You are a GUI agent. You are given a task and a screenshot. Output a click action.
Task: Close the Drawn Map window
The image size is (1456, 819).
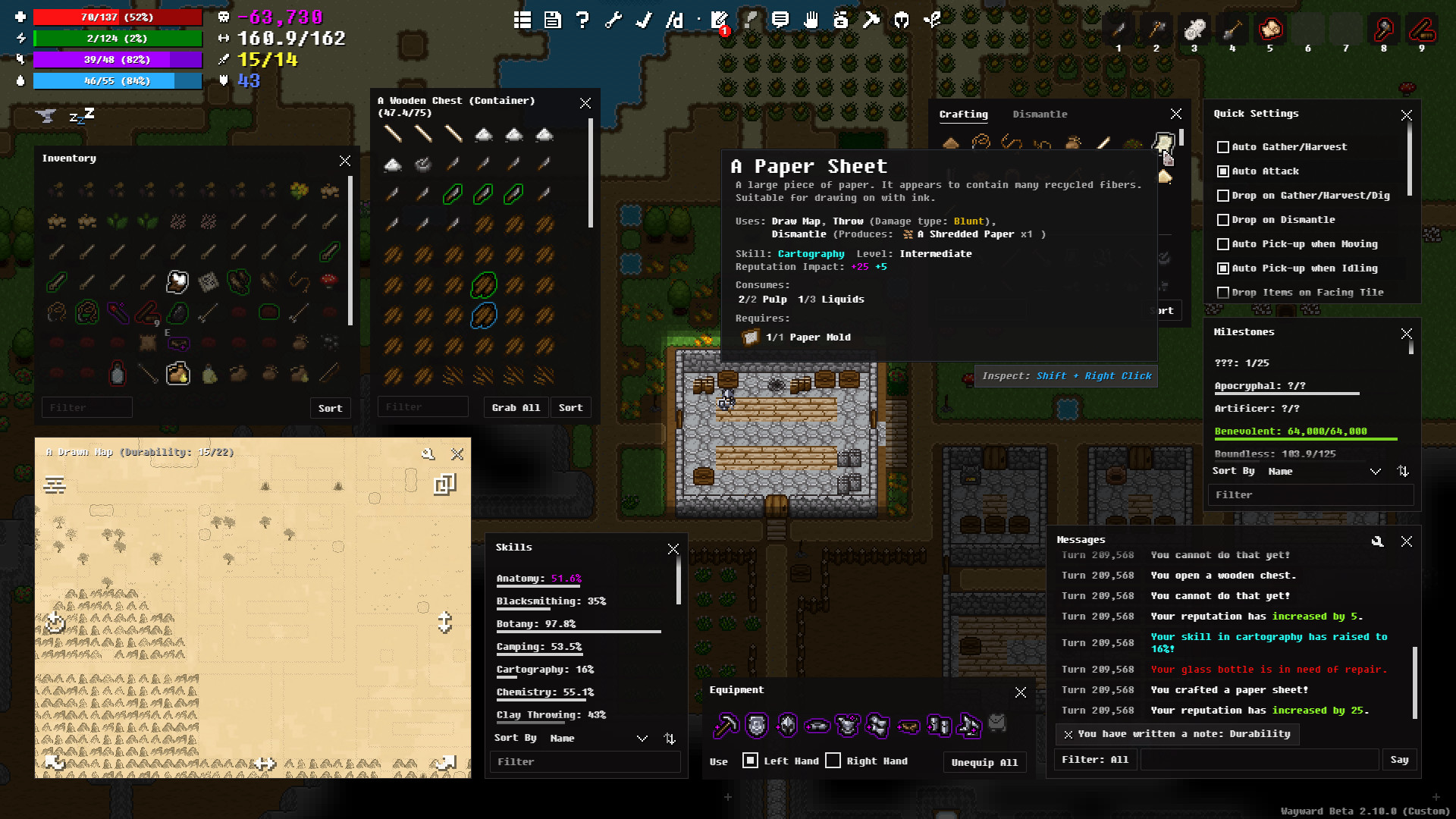tap(457, 454)
